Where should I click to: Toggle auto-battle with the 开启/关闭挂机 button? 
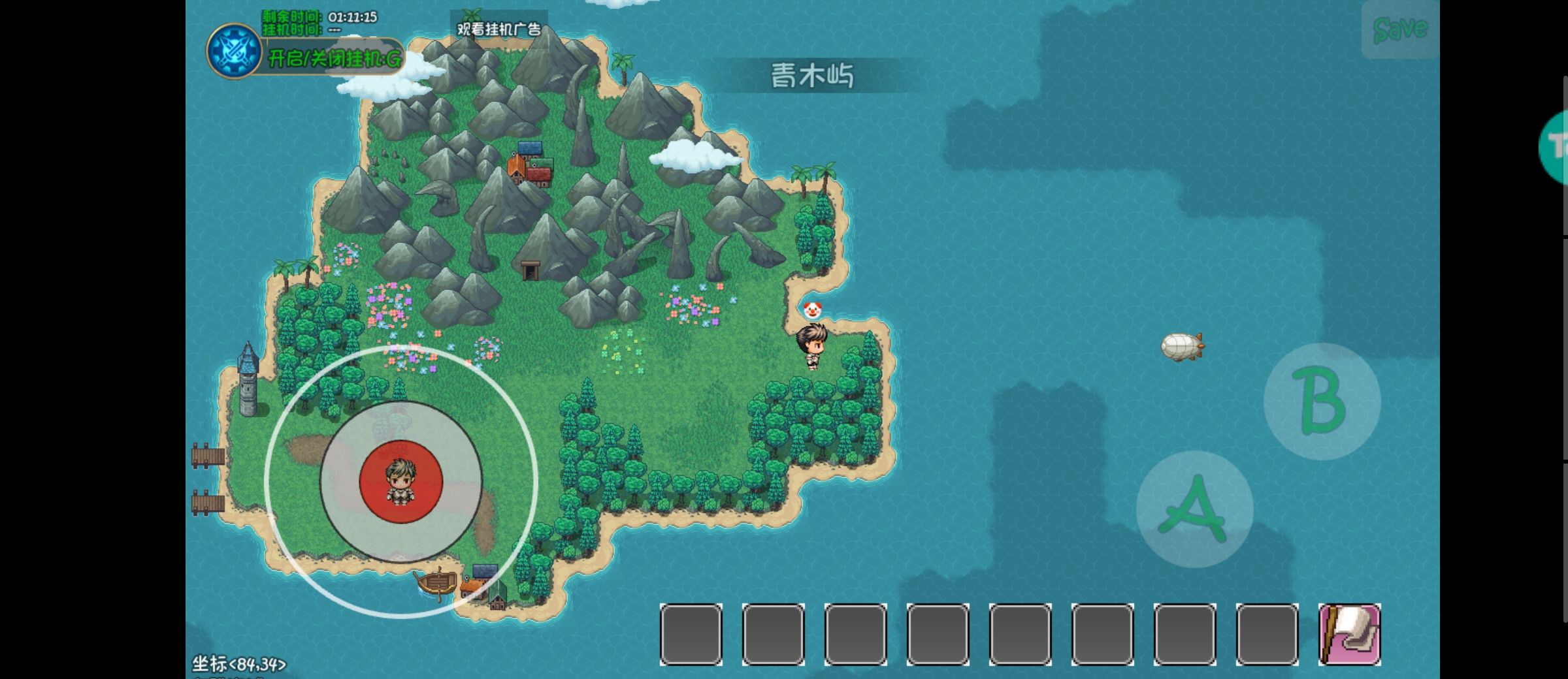click(x=335, y=59)
